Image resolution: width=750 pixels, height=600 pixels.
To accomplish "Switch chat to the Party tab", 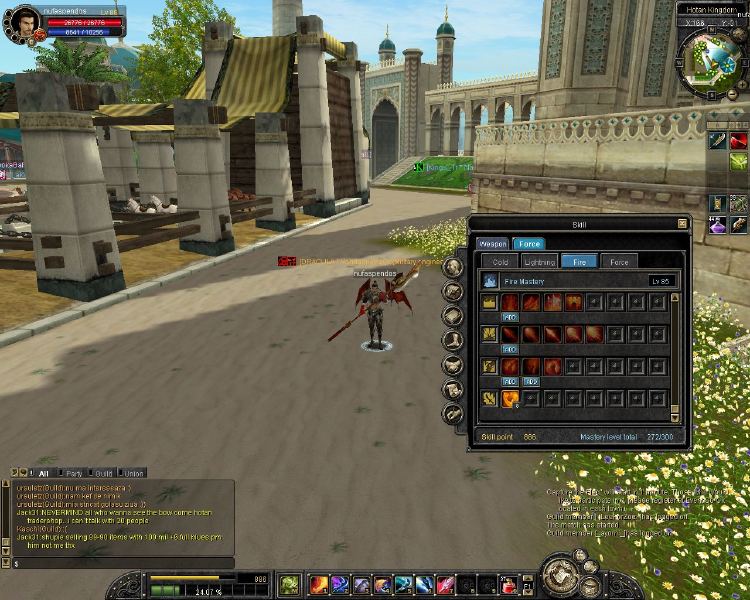I will click(74, 473).
